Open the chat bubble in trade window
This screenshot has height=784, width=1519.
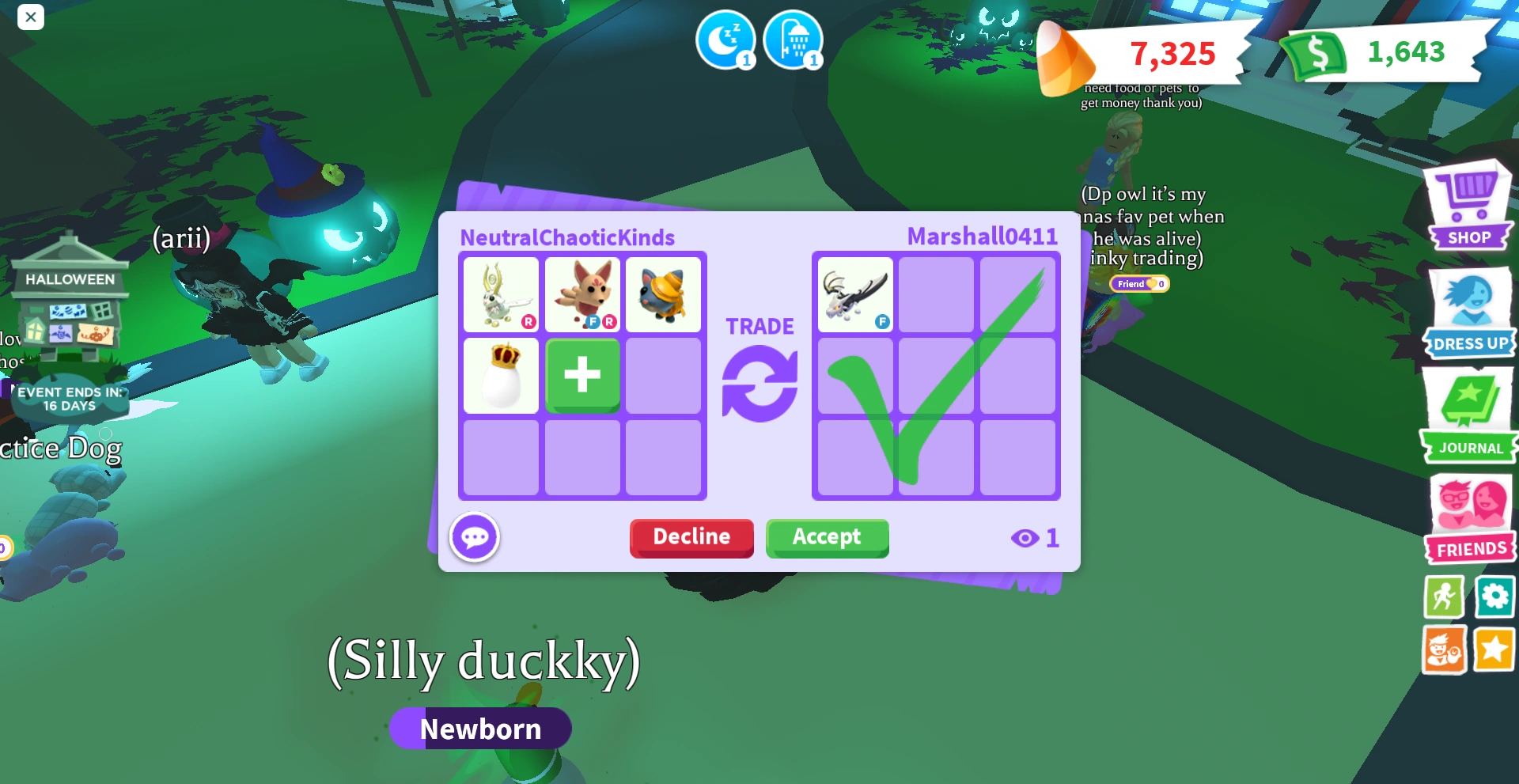click(x=475, y=536)
